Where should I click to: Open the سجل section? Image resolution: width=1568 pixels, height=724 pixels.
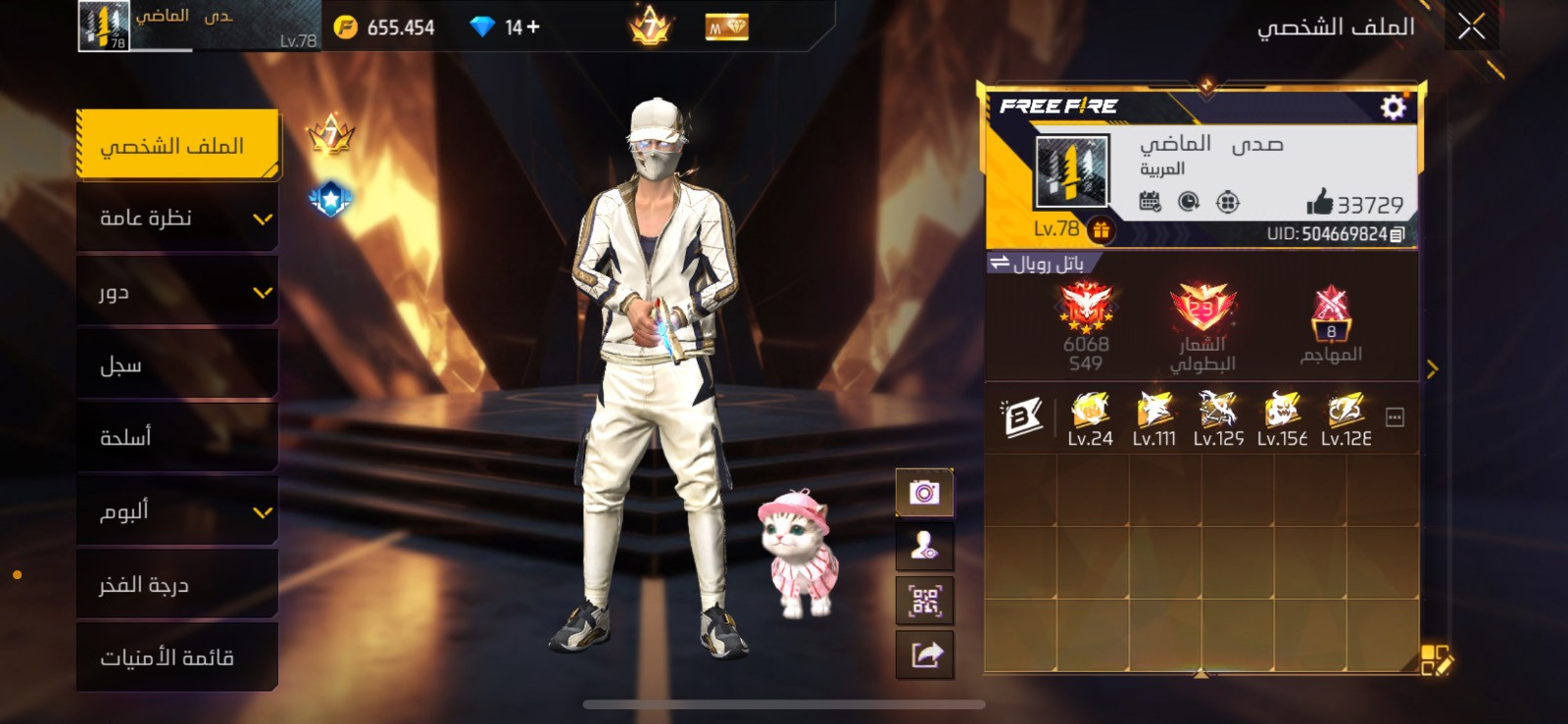point(177,365)
